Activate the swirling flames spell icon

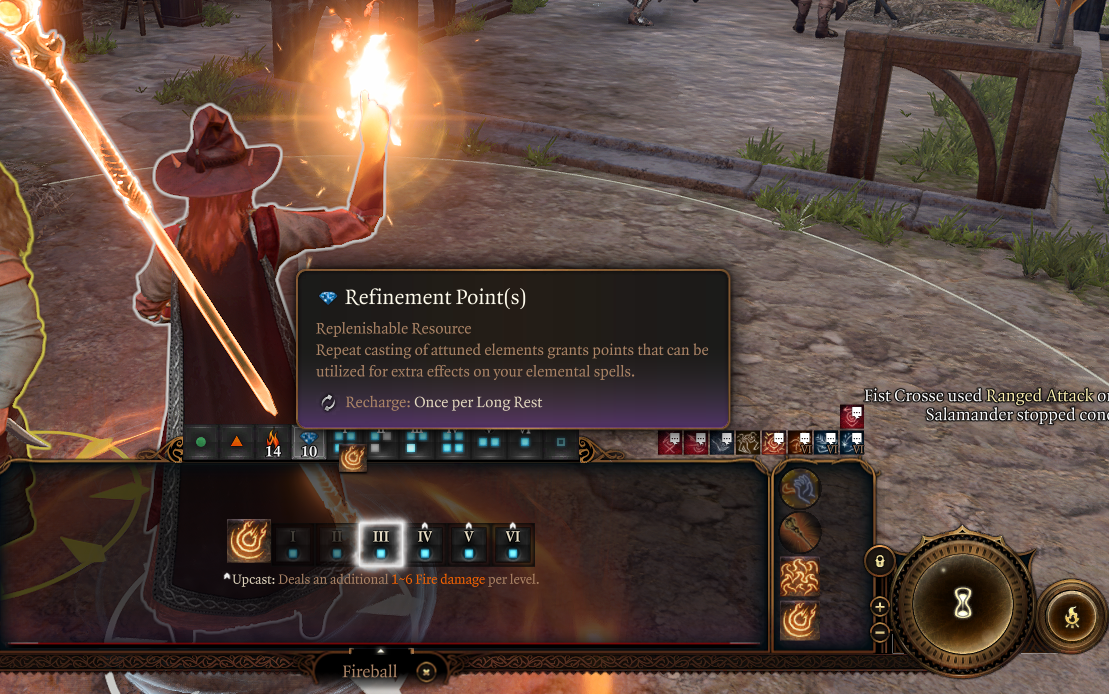click(x=800, y=577)
